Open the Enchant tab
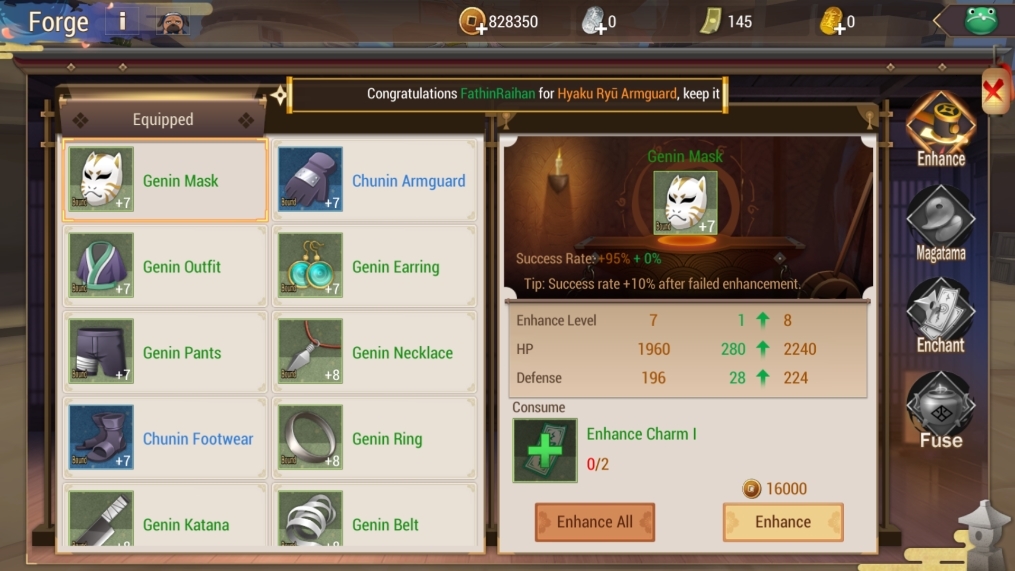1015x571 pixels. tap(940, 317)
